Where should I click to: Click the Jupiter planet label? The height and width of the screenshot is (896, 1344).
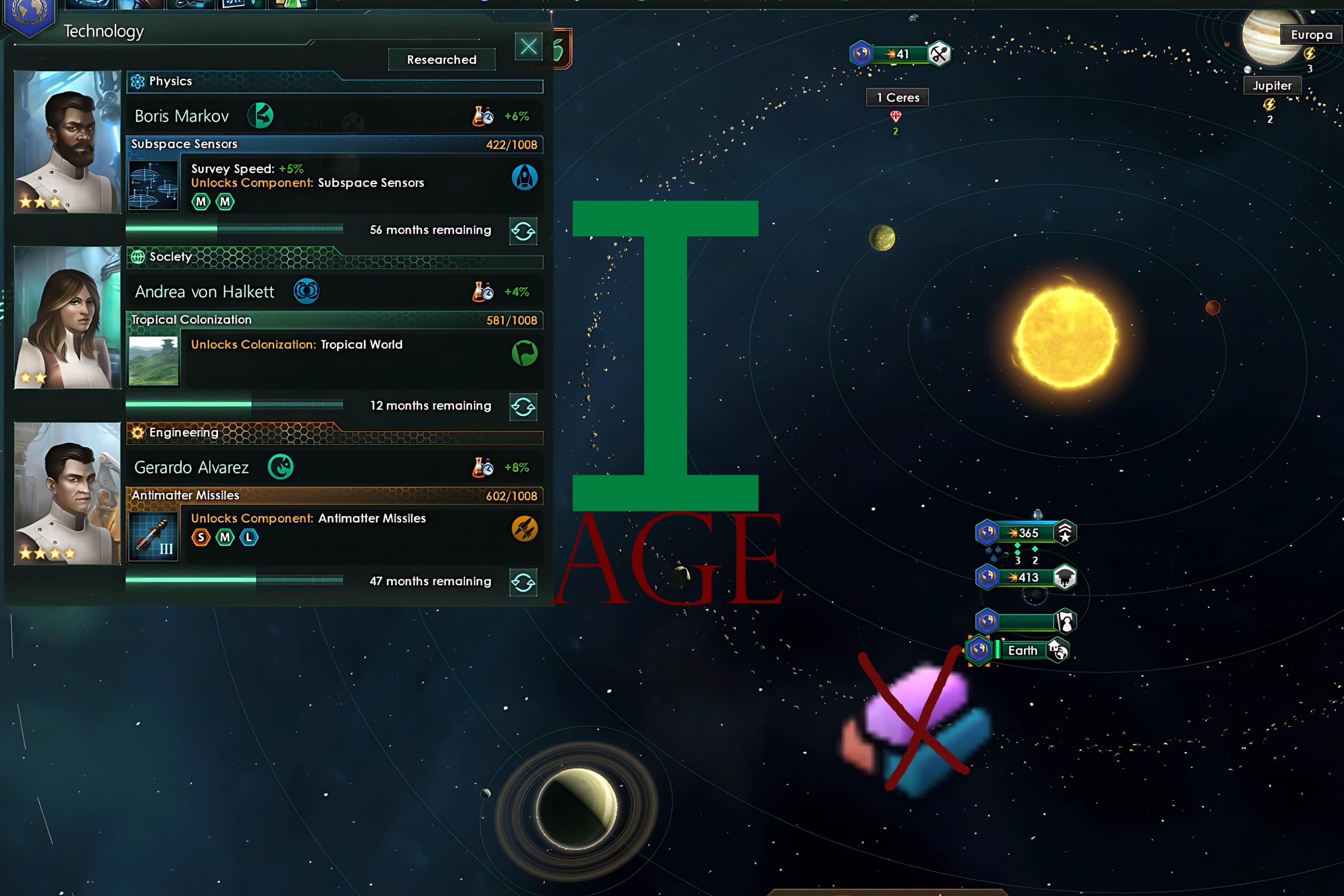(1272, 85)
